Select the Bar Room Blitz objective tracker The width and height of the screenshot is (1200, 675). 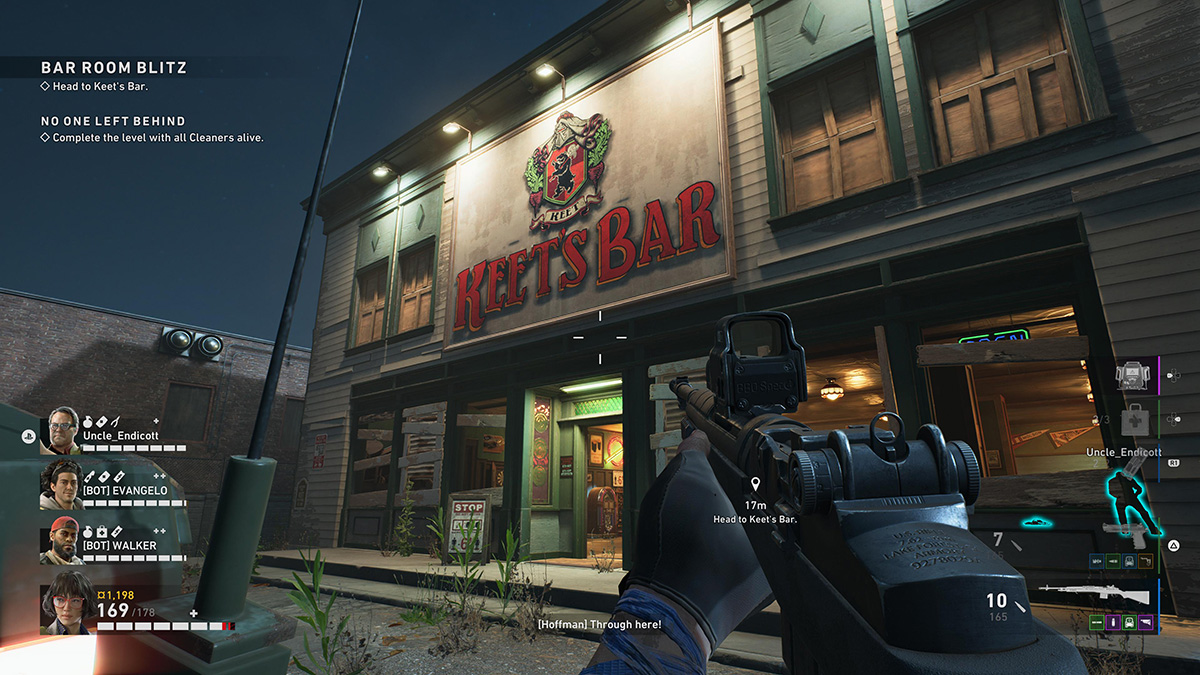113,68
